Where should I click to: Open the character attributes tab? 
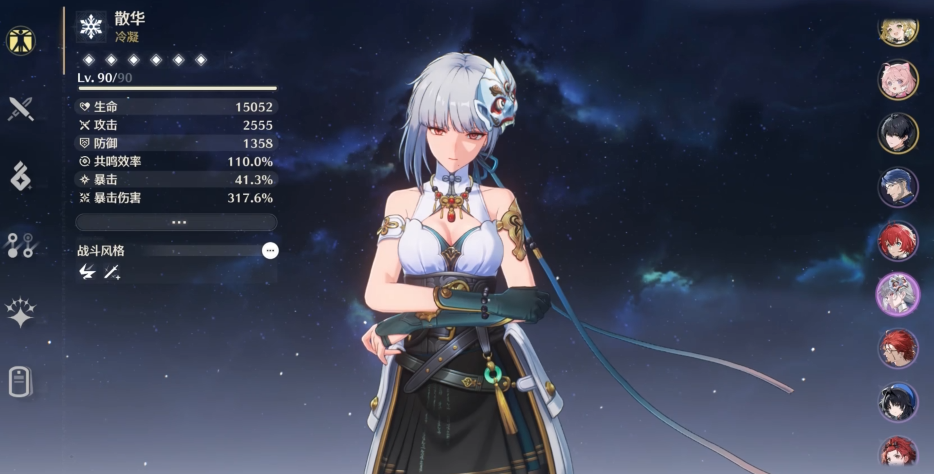[19, 40]
